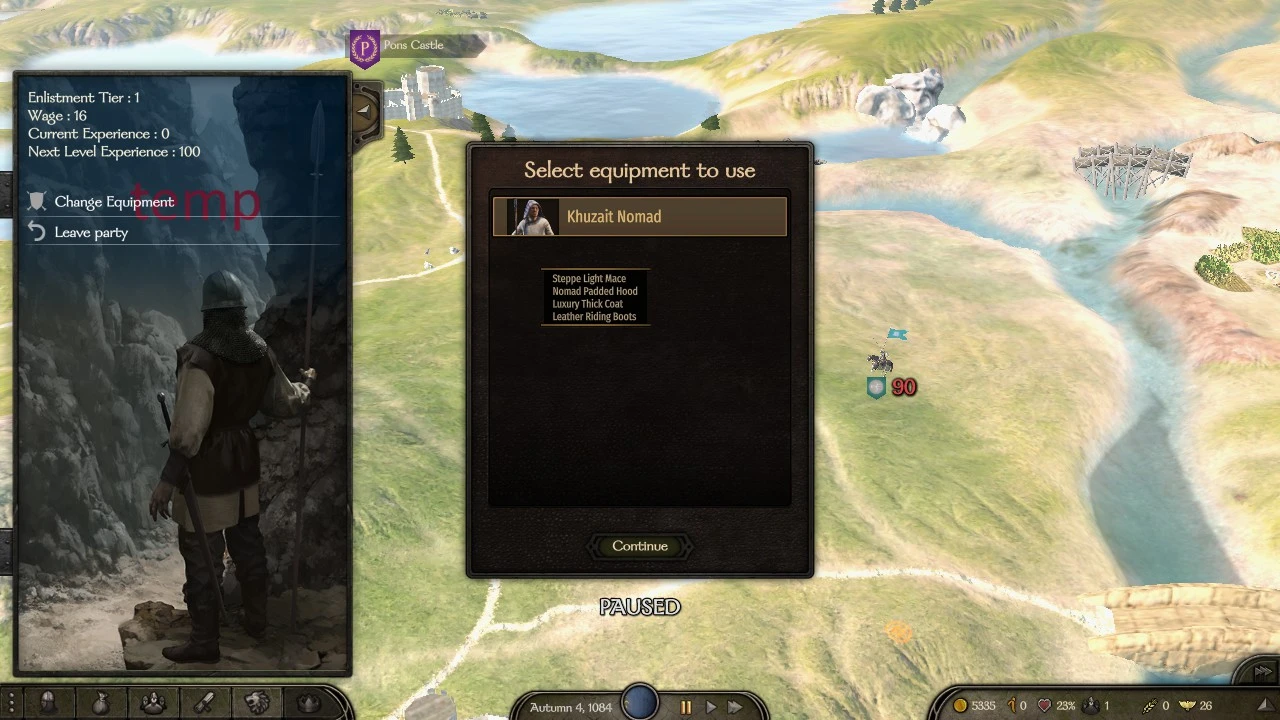Viewport: 1280px width, 720px height.
Task: Click Continue to confirm equipment selection
Action: (x=639, y=546)
